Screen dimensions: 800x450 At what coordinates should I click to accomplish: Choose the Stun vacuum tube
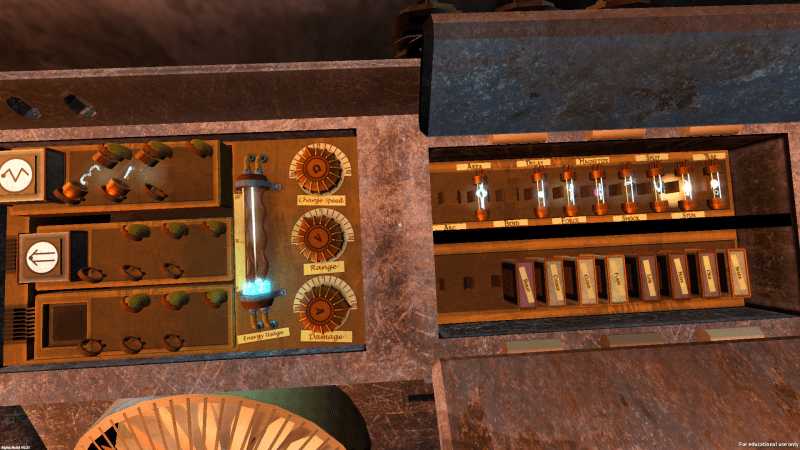(686, 190)
